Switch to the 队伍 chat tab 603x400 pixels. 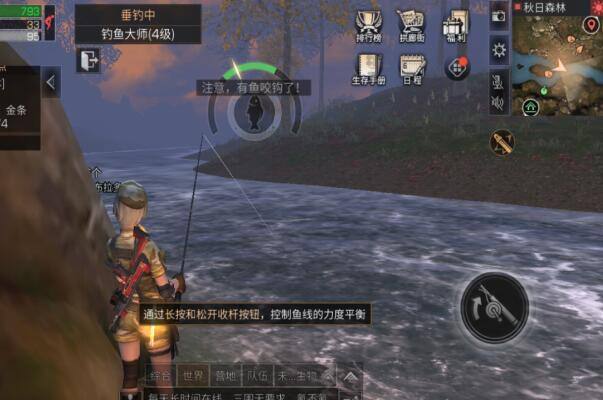(x=257, y=376)
